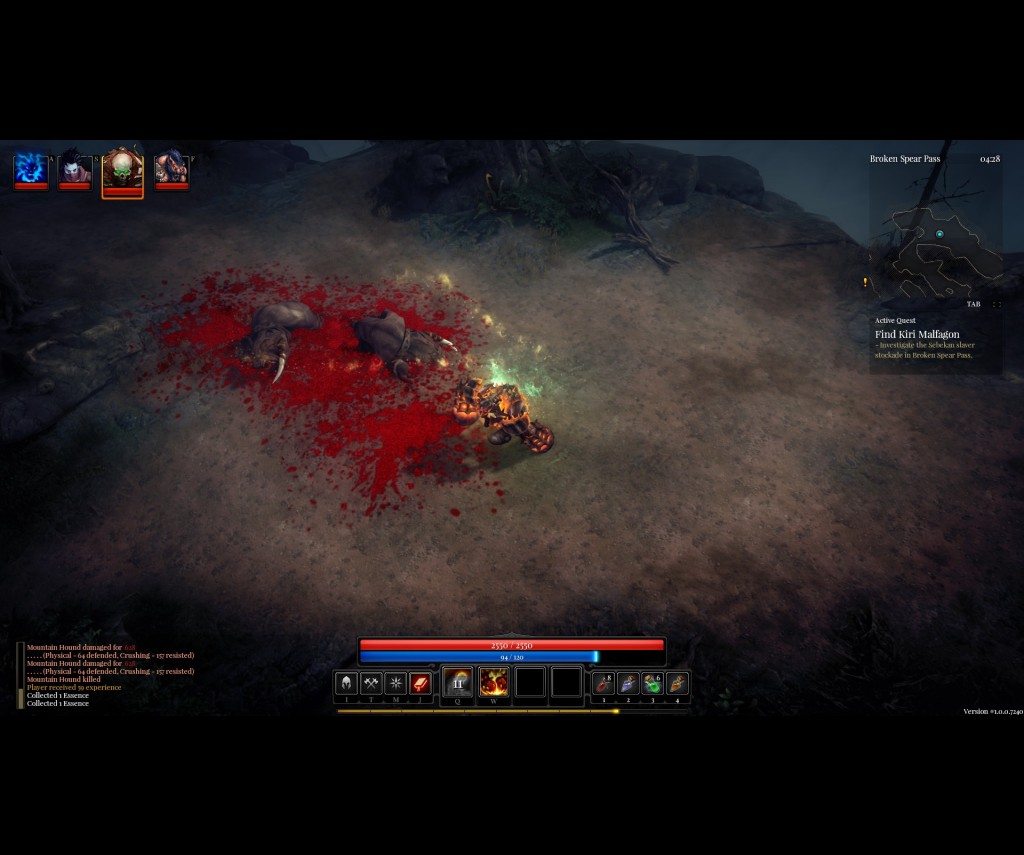The height and width of the screenshot is (855, 1024).
Task: Use the green potion in slot 3
Action: pyautogui.click(x=652, y=684)
